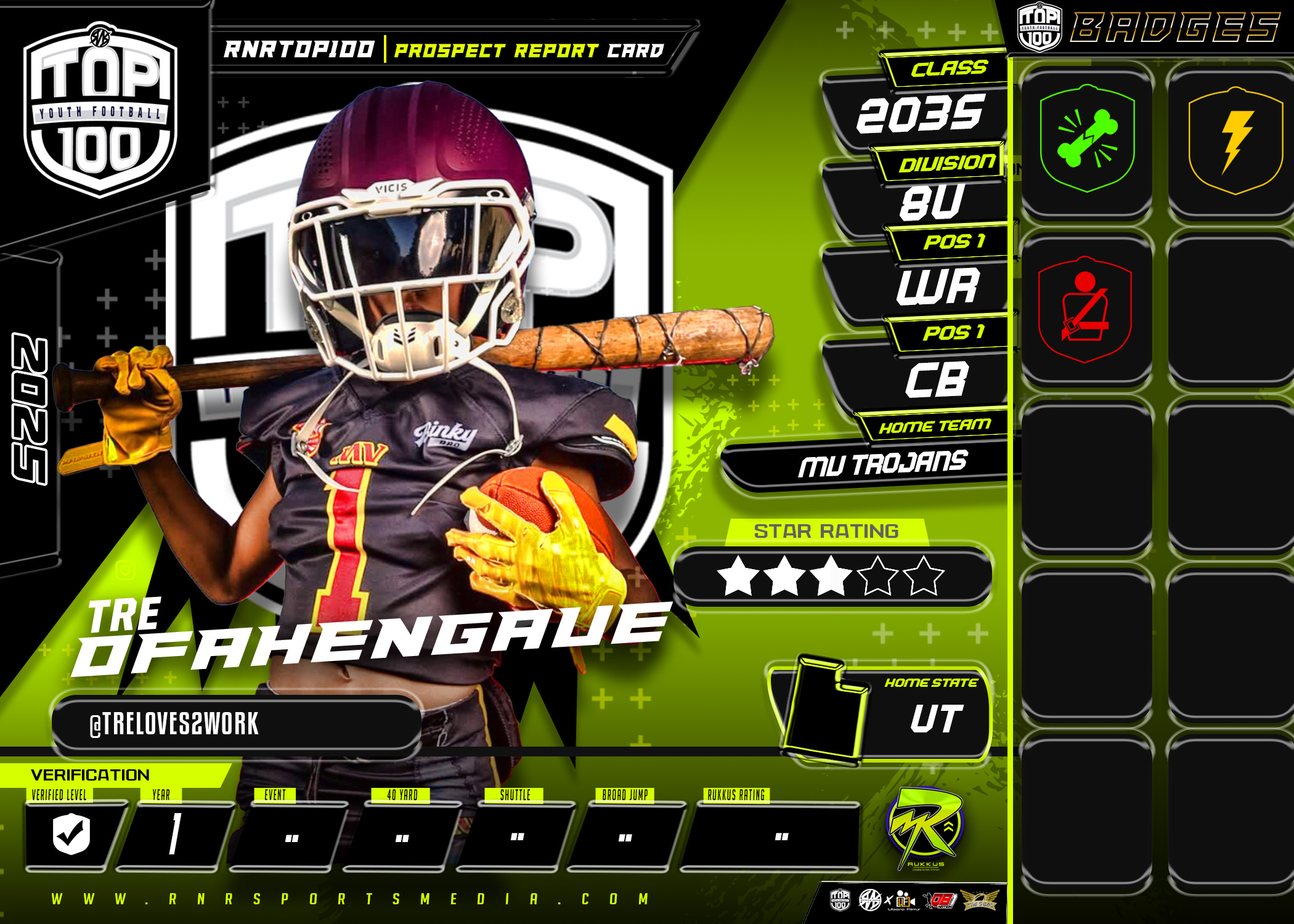Select the green broken bone badge
The width and height of the screenshot is (1294, 924).
click(1087, 139)
